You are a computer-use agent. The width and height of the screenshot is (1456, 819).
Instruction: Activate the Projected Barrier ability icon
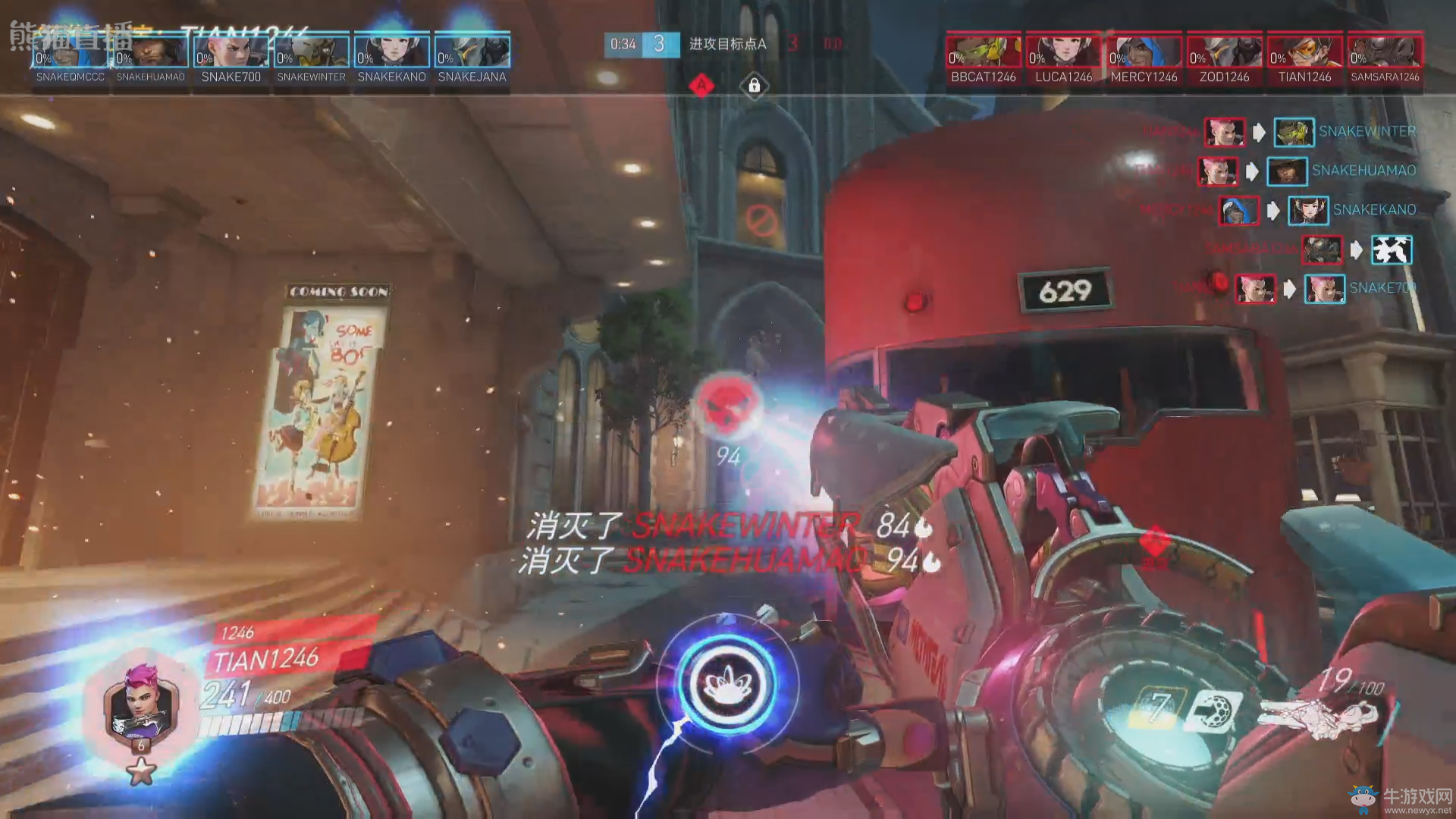[1214, 711]
